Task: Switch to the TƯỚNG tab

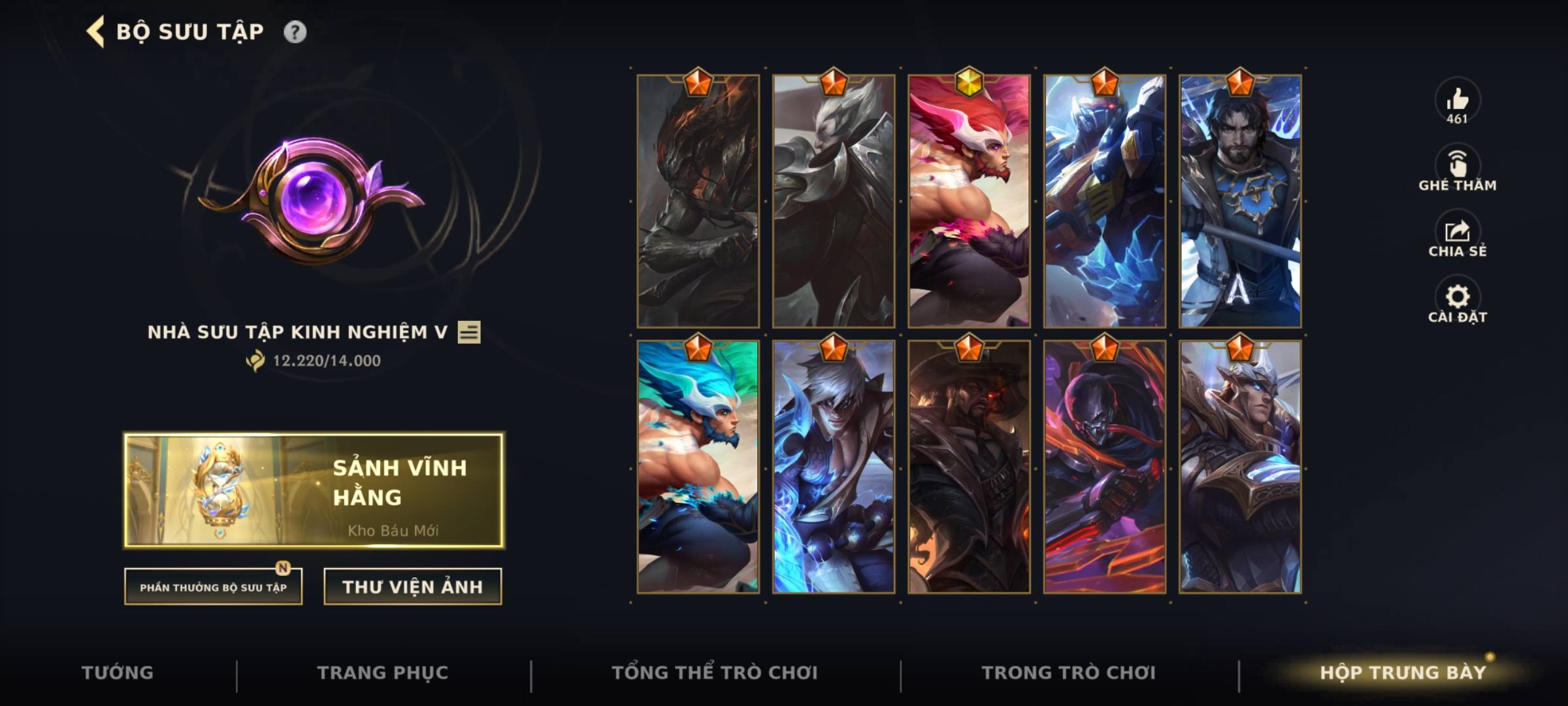Action: coord(116,671)
